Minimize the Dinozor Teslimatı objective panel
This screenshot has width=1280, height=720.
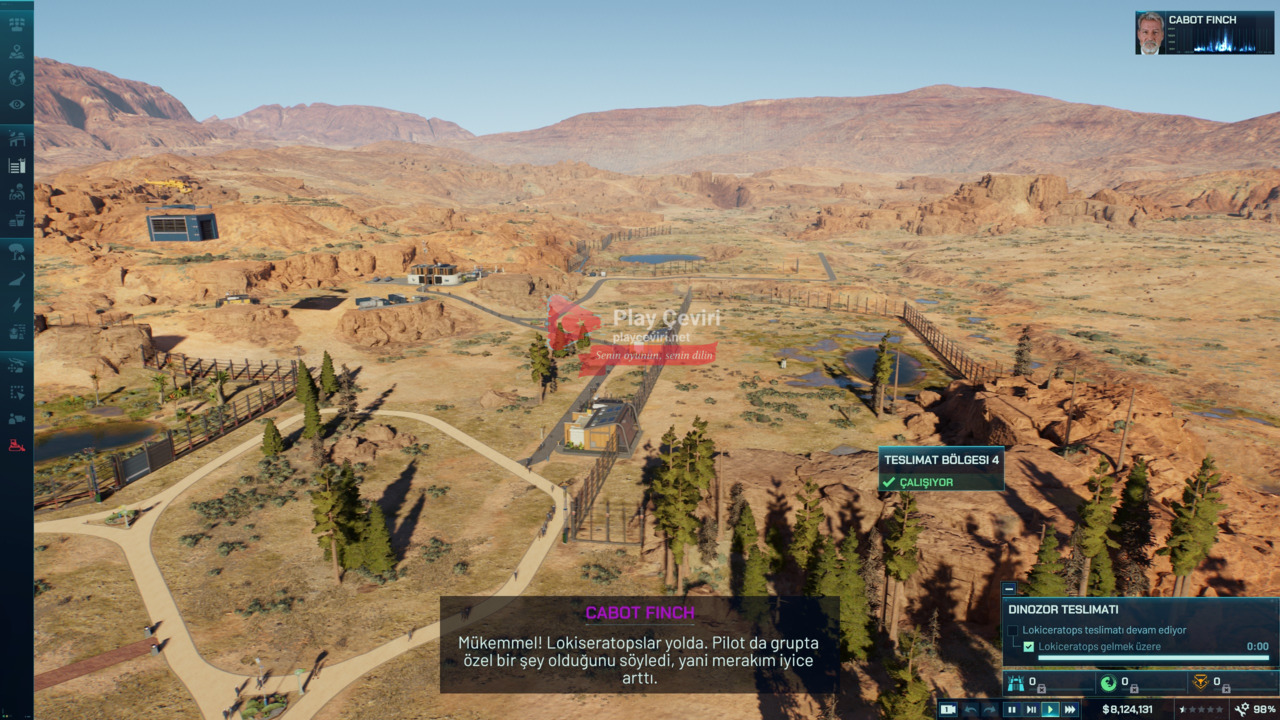[x=1008, y=589]
